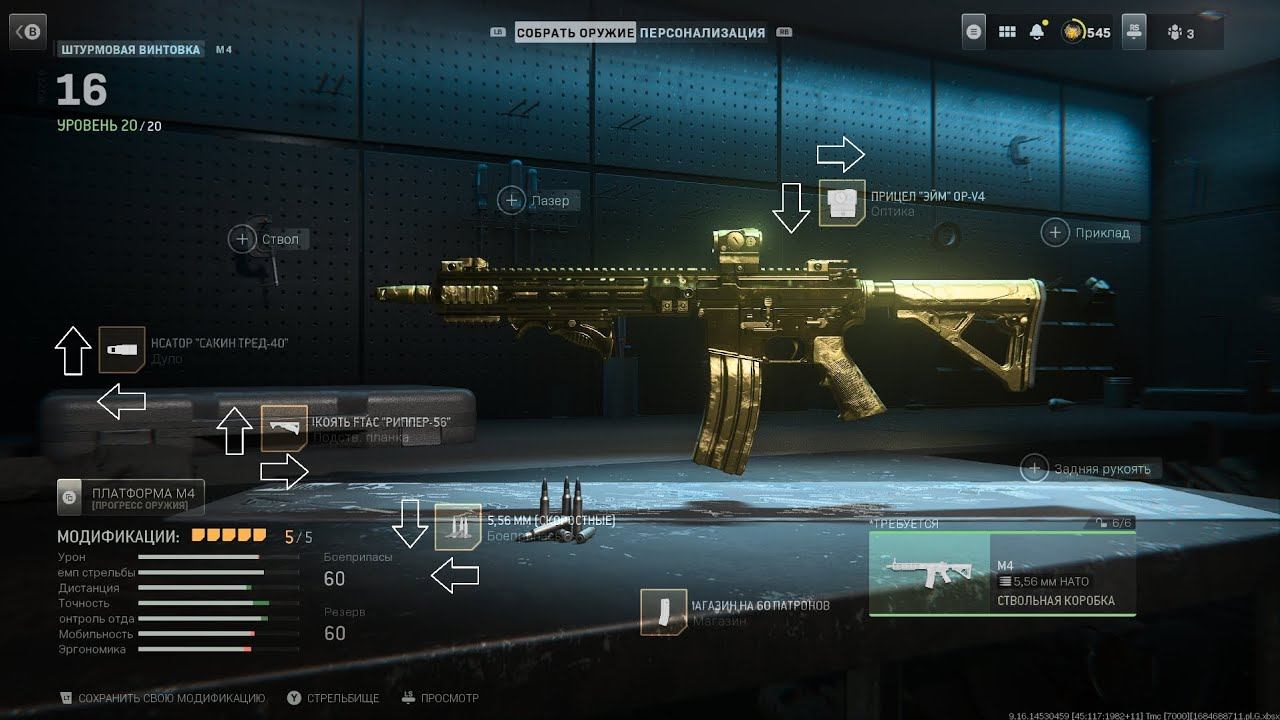Open the grid icon in the top bar
This screenshot has width=1280, height=720.
(1007, 32)
